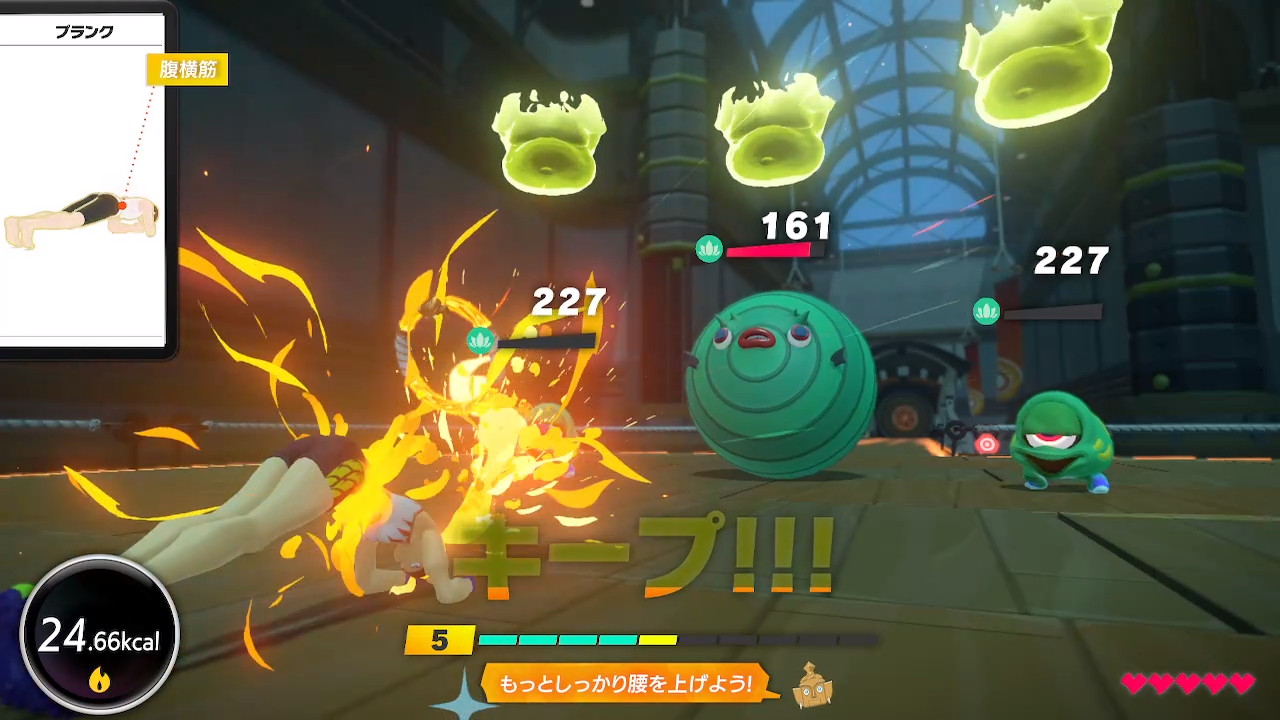Click the leaf icon beside the ball enemy's HP bar
The width and height of the screenshot is (1280, 720).
(710, 250)
